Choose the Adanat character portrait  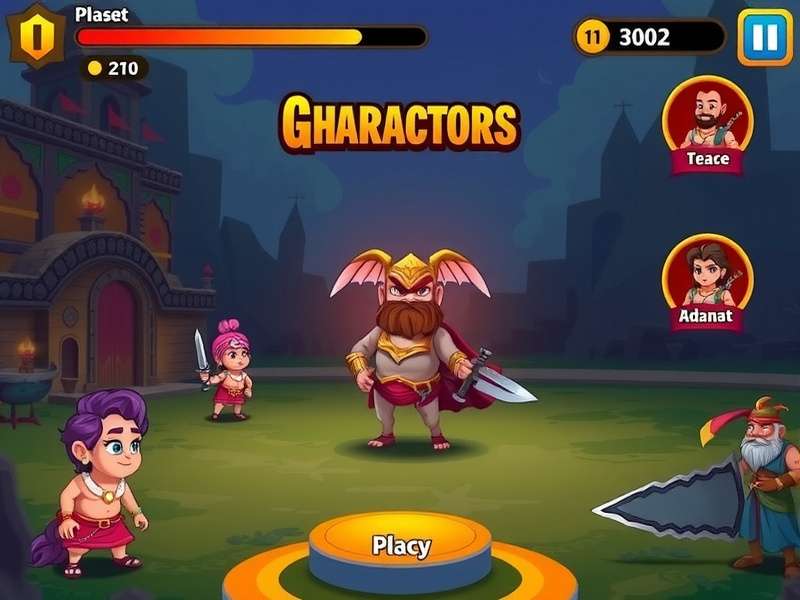point(707,278)
